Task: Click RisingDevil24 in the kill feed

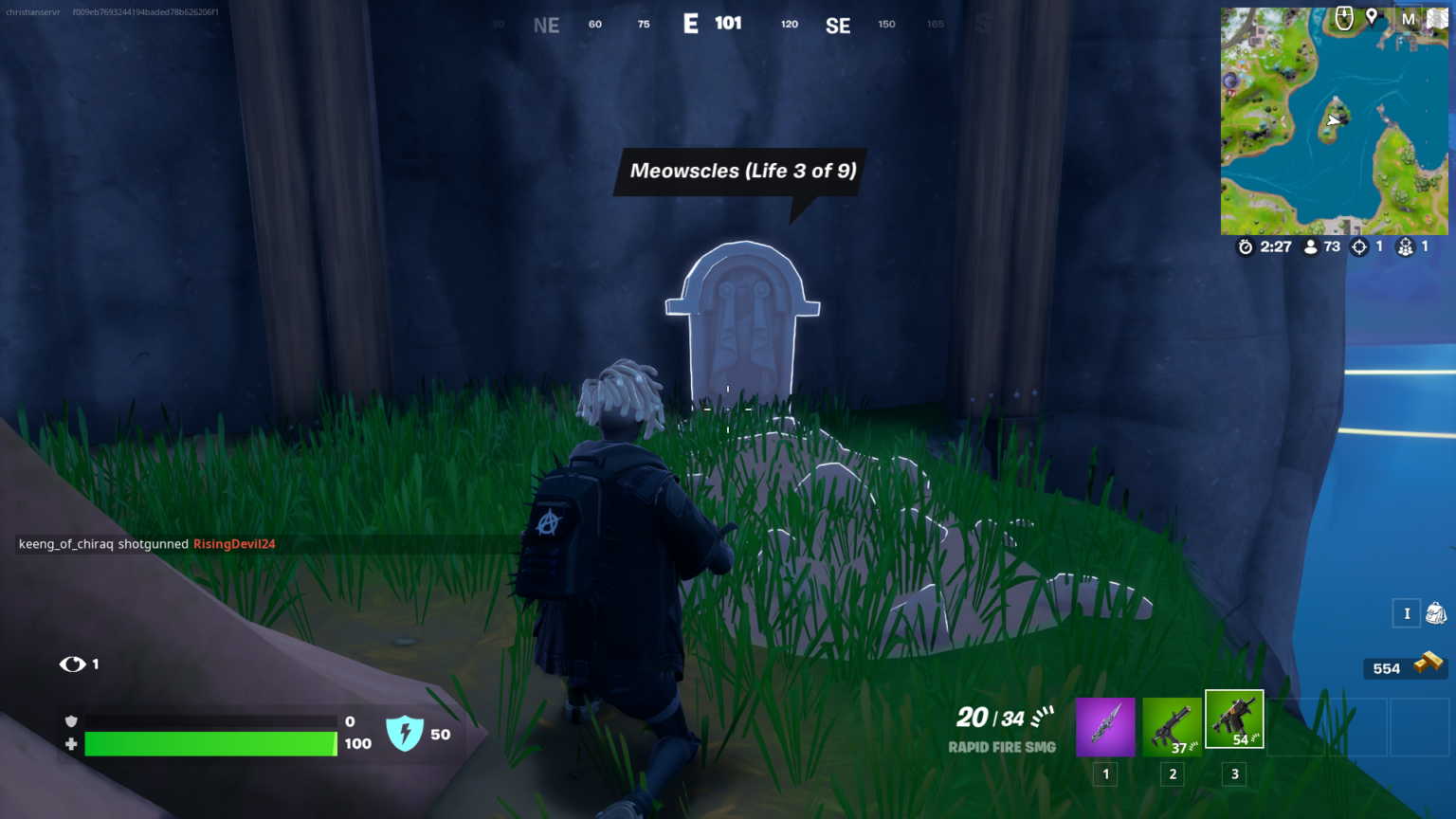Action: [x=233, y=544]
